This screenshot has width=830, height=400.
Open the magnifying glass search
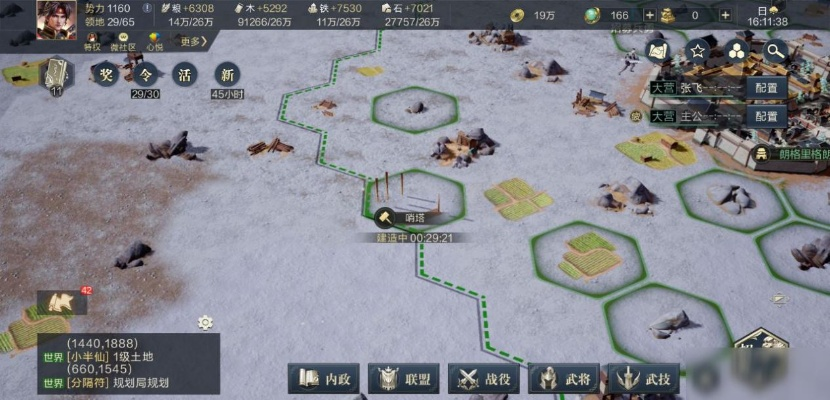(x=776, y=51)
